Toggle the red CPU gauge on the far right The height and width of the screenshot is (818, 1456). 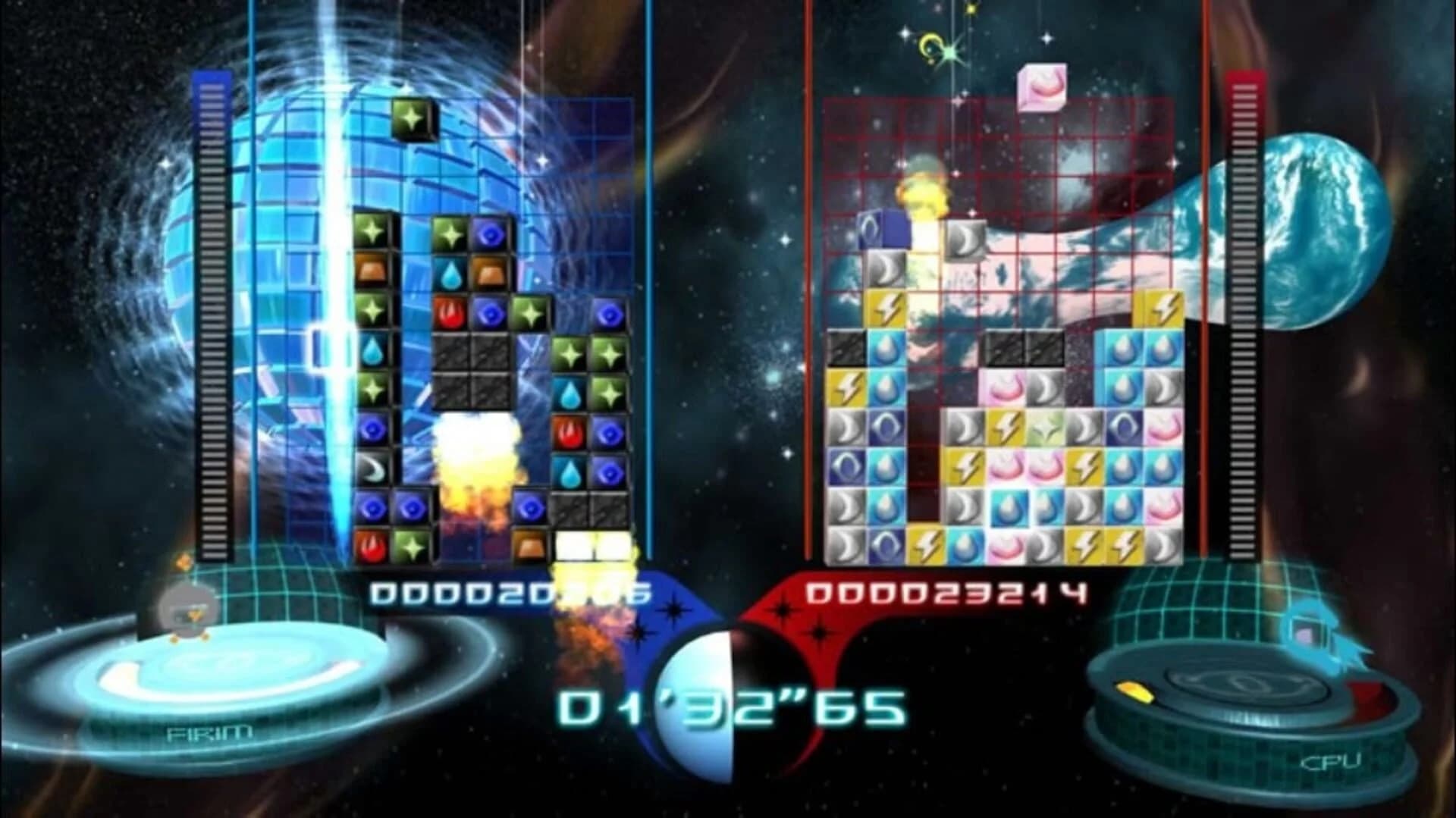click(x=1242, y=318)
